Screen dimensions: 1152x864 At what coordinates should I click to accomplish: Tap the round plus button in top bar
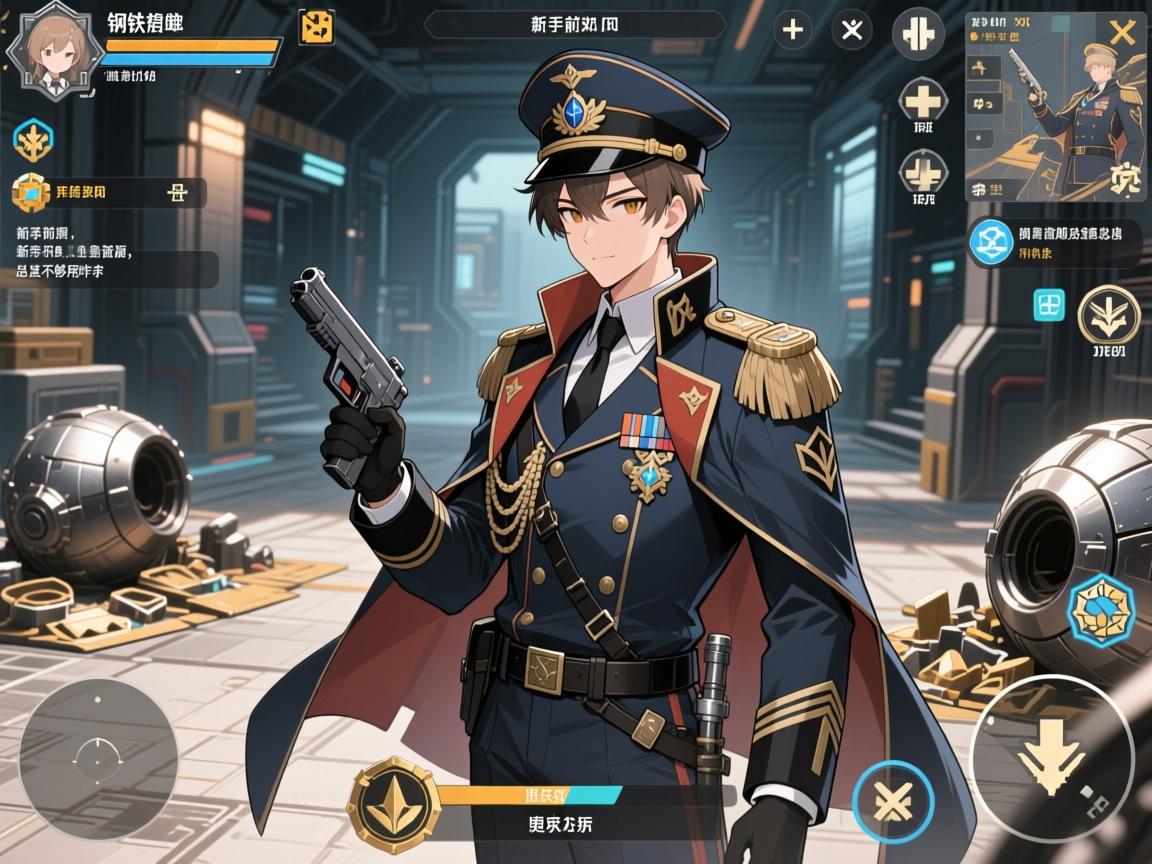coord(792,30)
